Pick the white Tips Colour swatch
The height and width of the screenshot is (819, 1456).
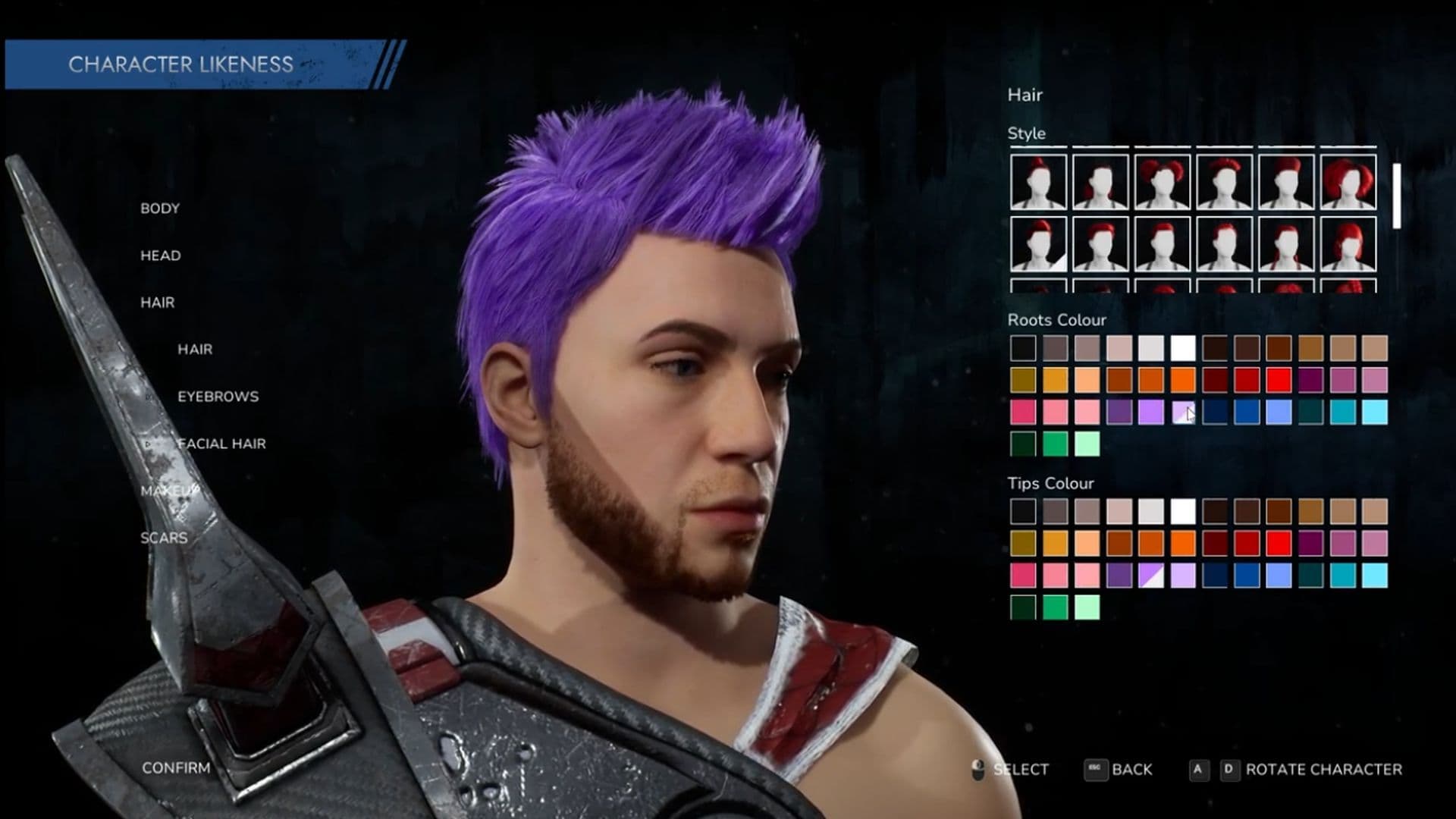pyautogui.click(x=1183, y=512)
